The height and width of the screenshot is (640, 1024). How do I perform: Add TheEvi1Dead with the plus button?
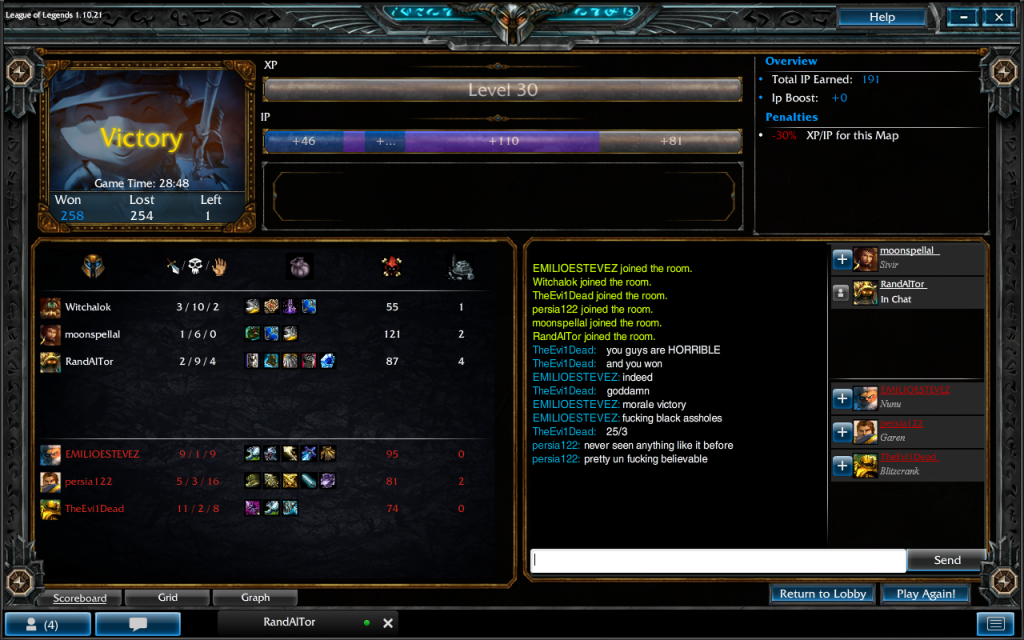[842, 465]
